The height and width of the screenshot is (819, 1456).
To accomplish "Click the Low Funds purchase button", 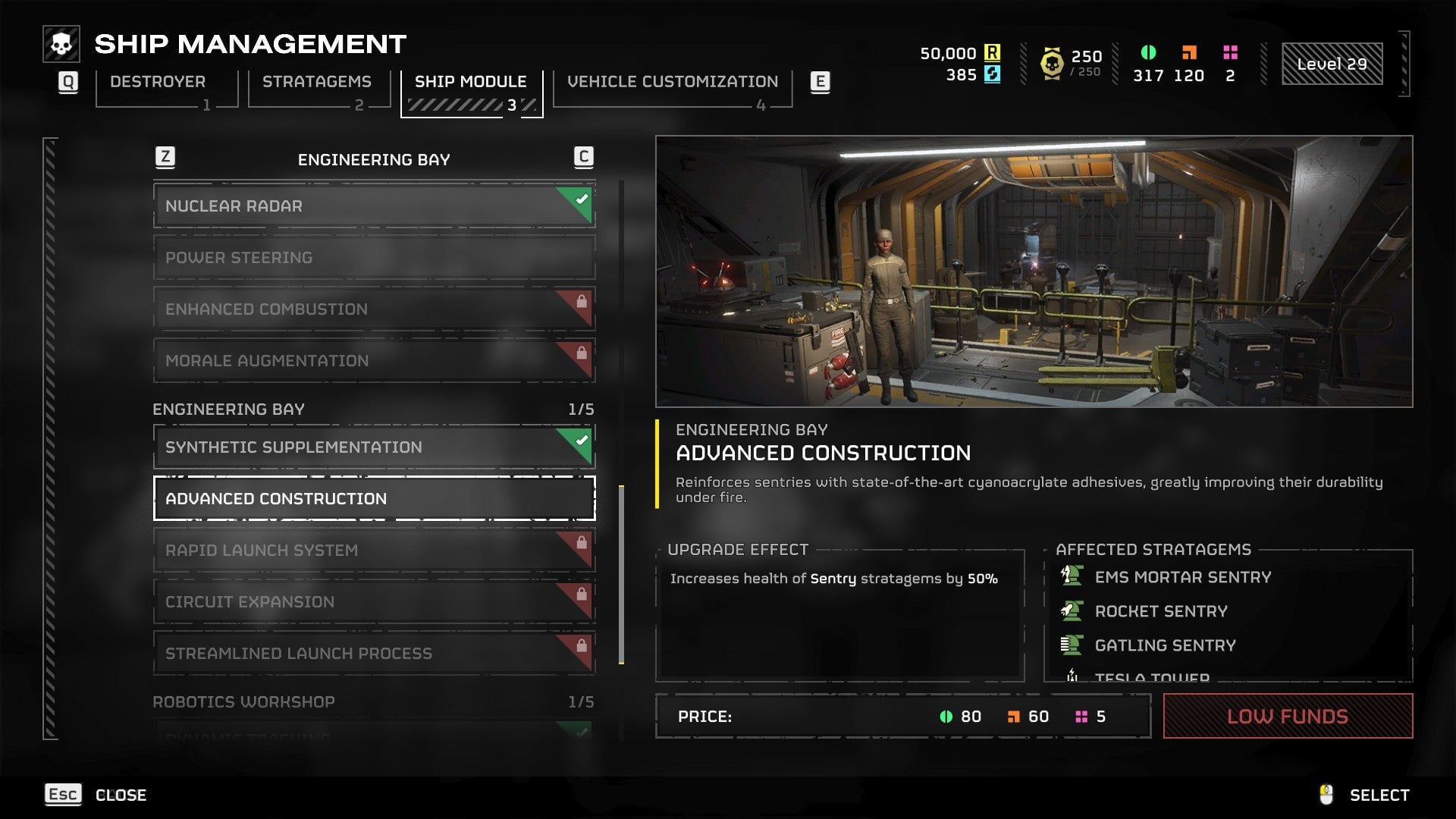I will (1287, 717).
